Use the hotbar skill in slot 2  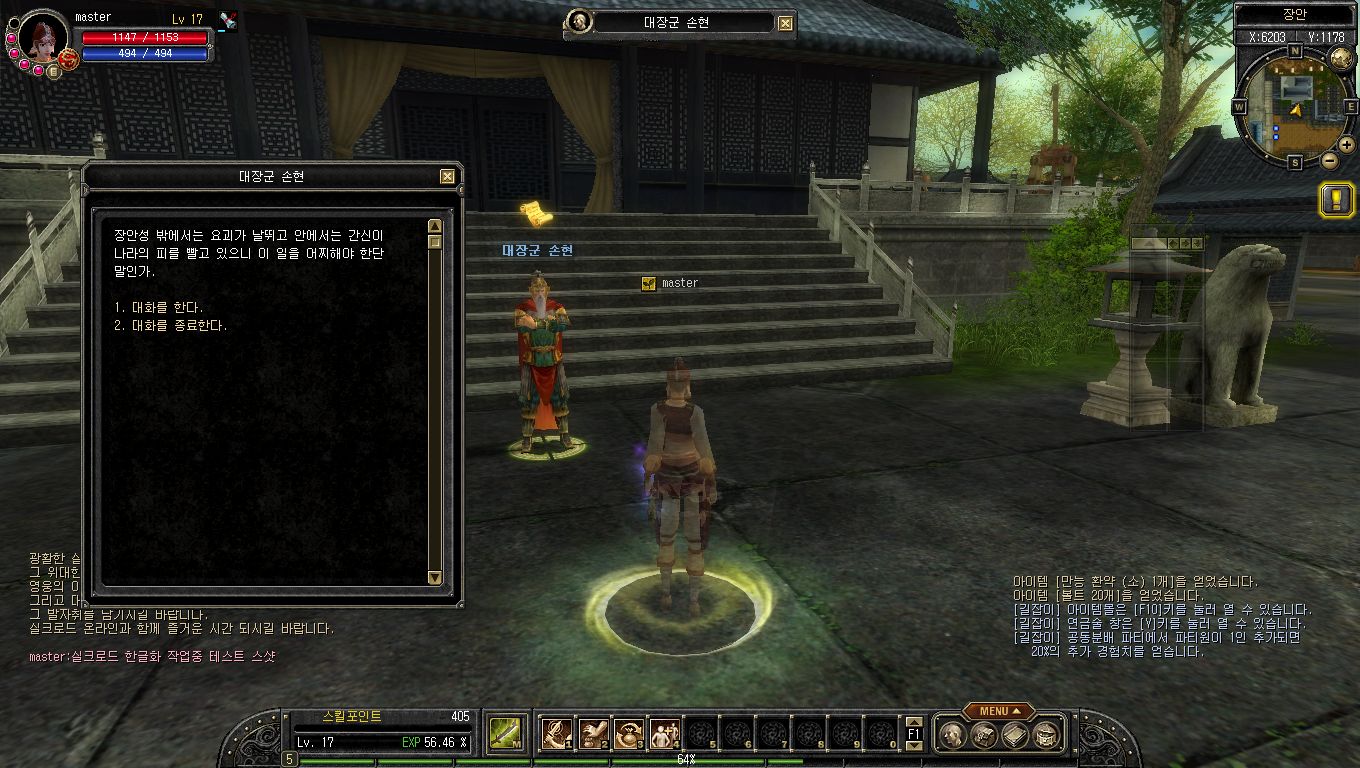[x=593, y=734]
